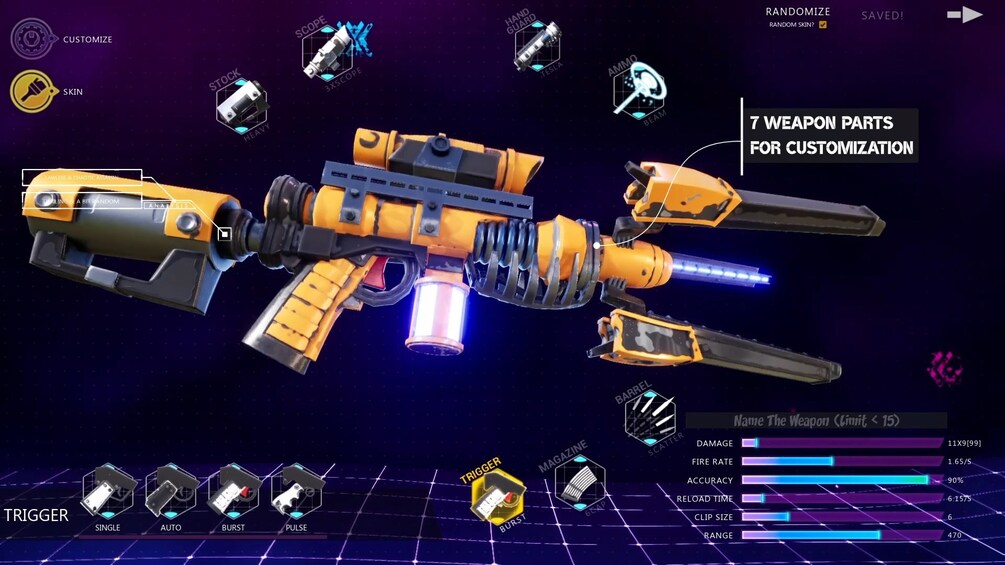Pick the Pulse trigger option
The height and width of the screenshot is (565, 1005).
(x=296, y=490)
